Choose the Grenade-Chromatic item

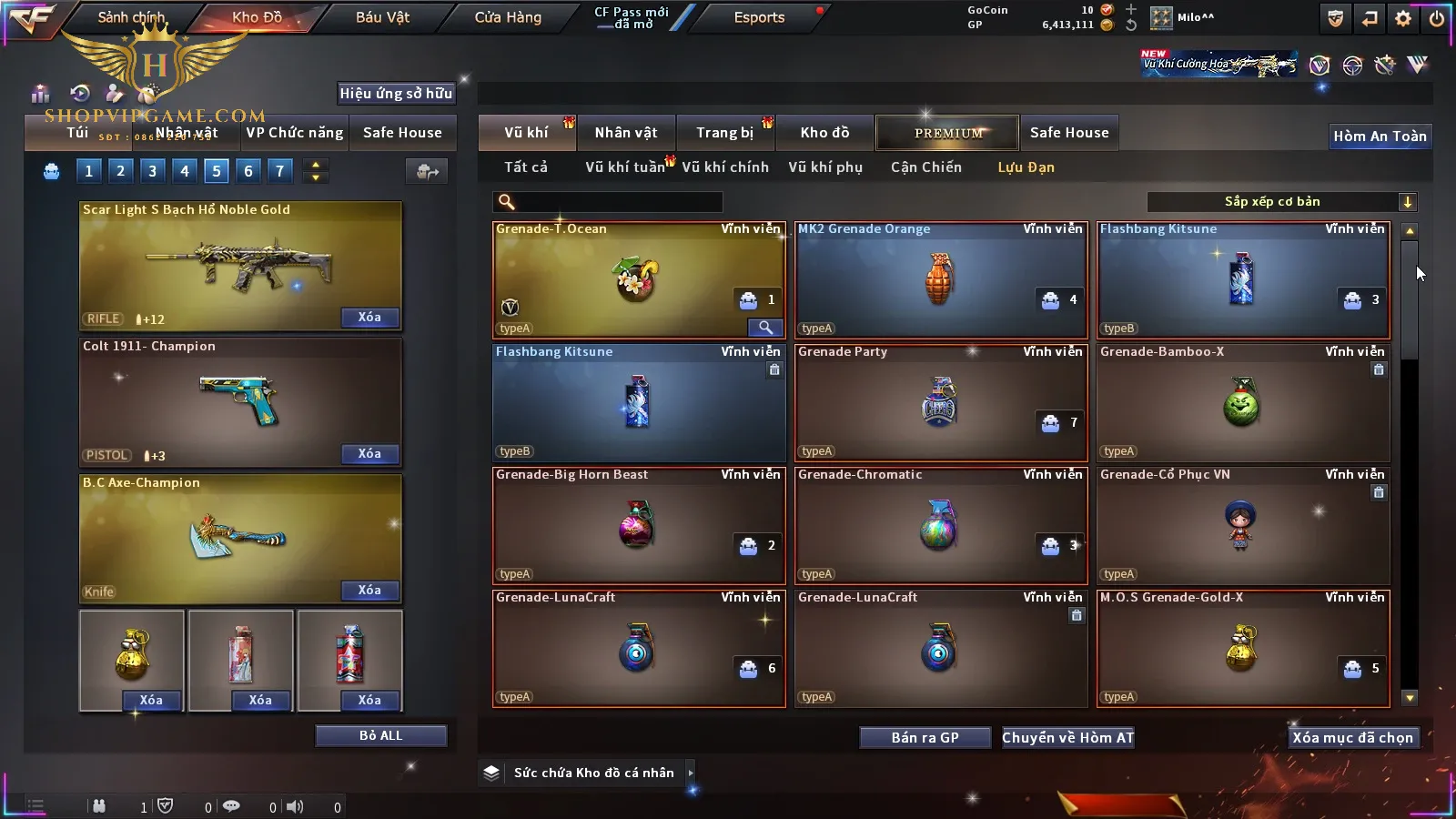[941, 526]
